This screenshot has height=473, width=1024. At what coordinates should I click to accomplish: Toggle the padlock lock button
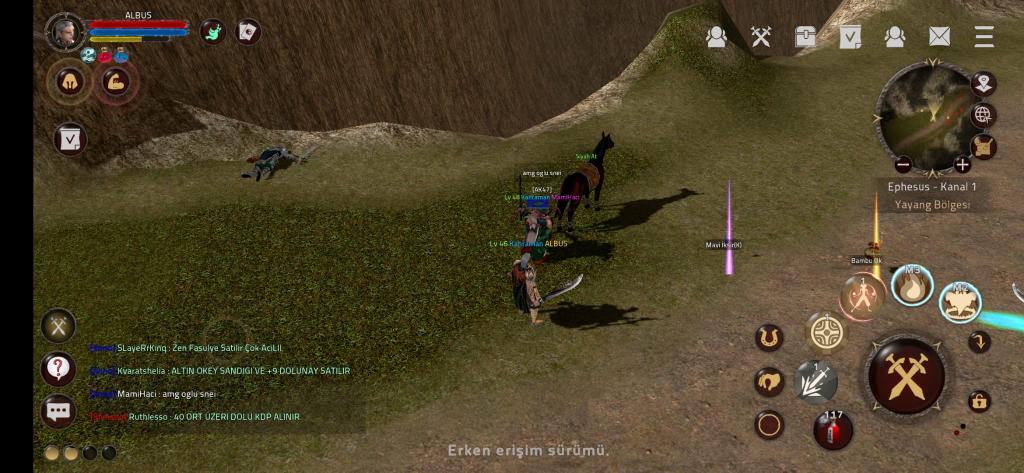click(x=980, y=401)
